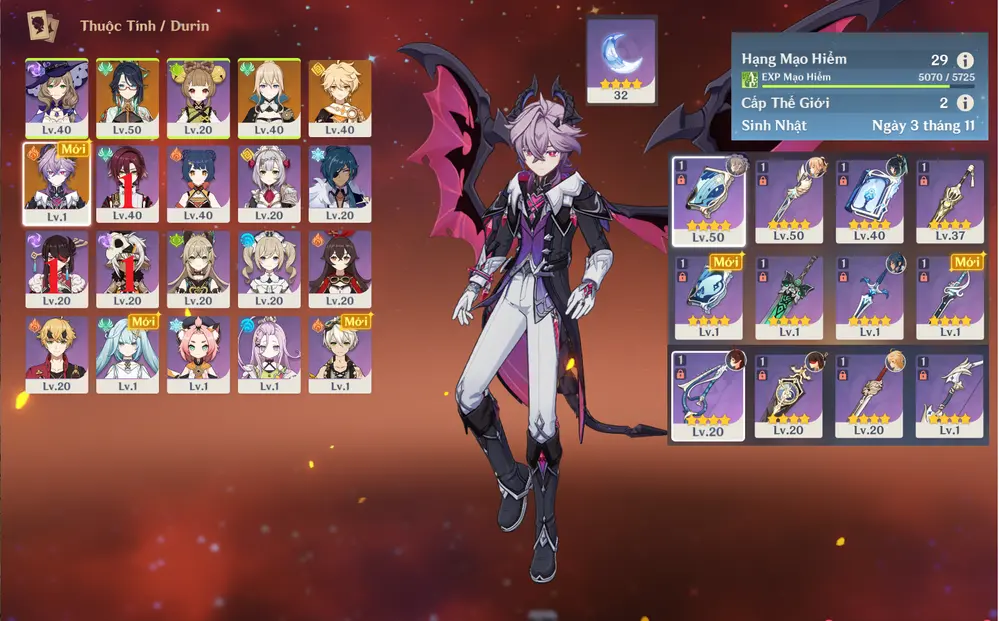
Task: Pick Yaoyao's character card
Action: [198, 97]
